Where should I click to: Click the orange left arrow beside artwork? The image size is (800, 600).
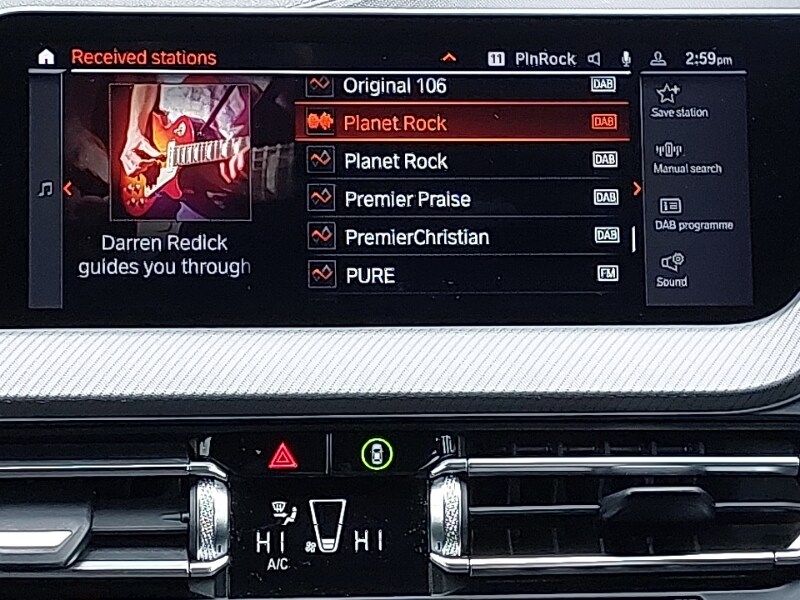(67, 188)
